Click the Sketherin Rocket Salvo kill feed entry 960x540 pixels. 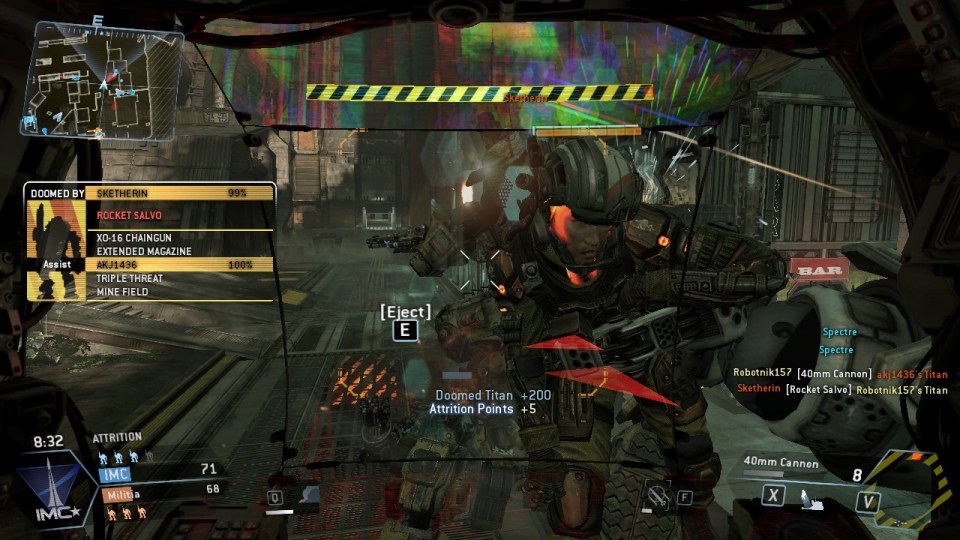841,390
